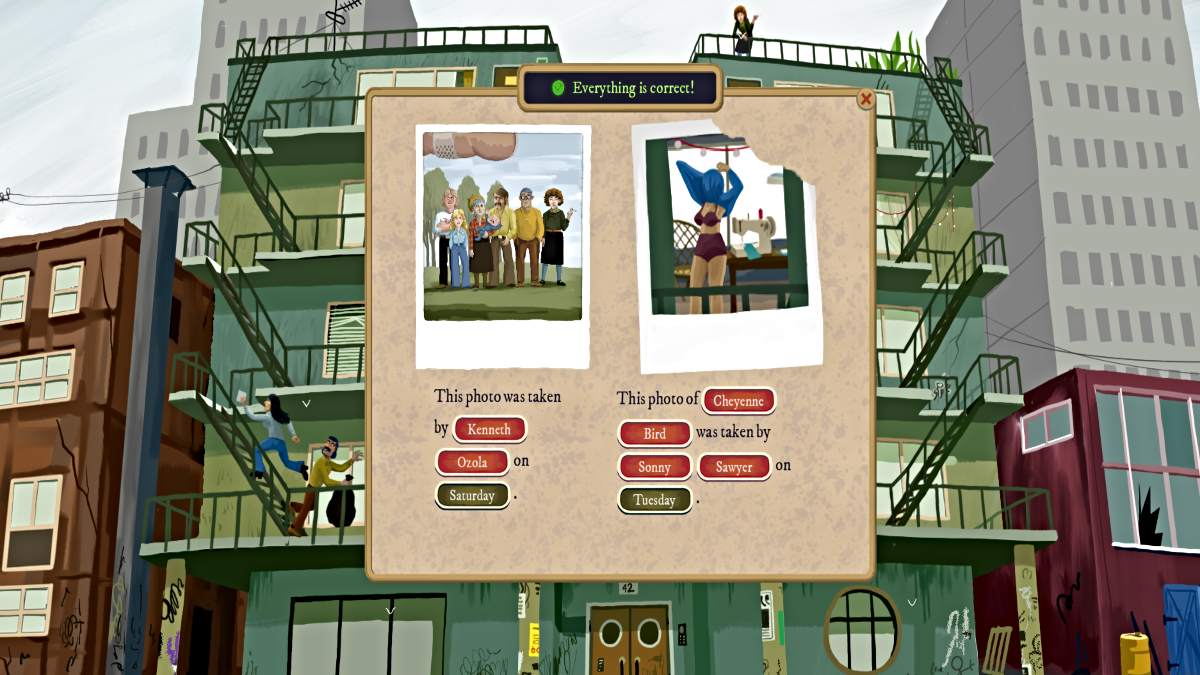Choose the Ozola surname tag
Screen dimensions: 1200x675
pos(472,462)
